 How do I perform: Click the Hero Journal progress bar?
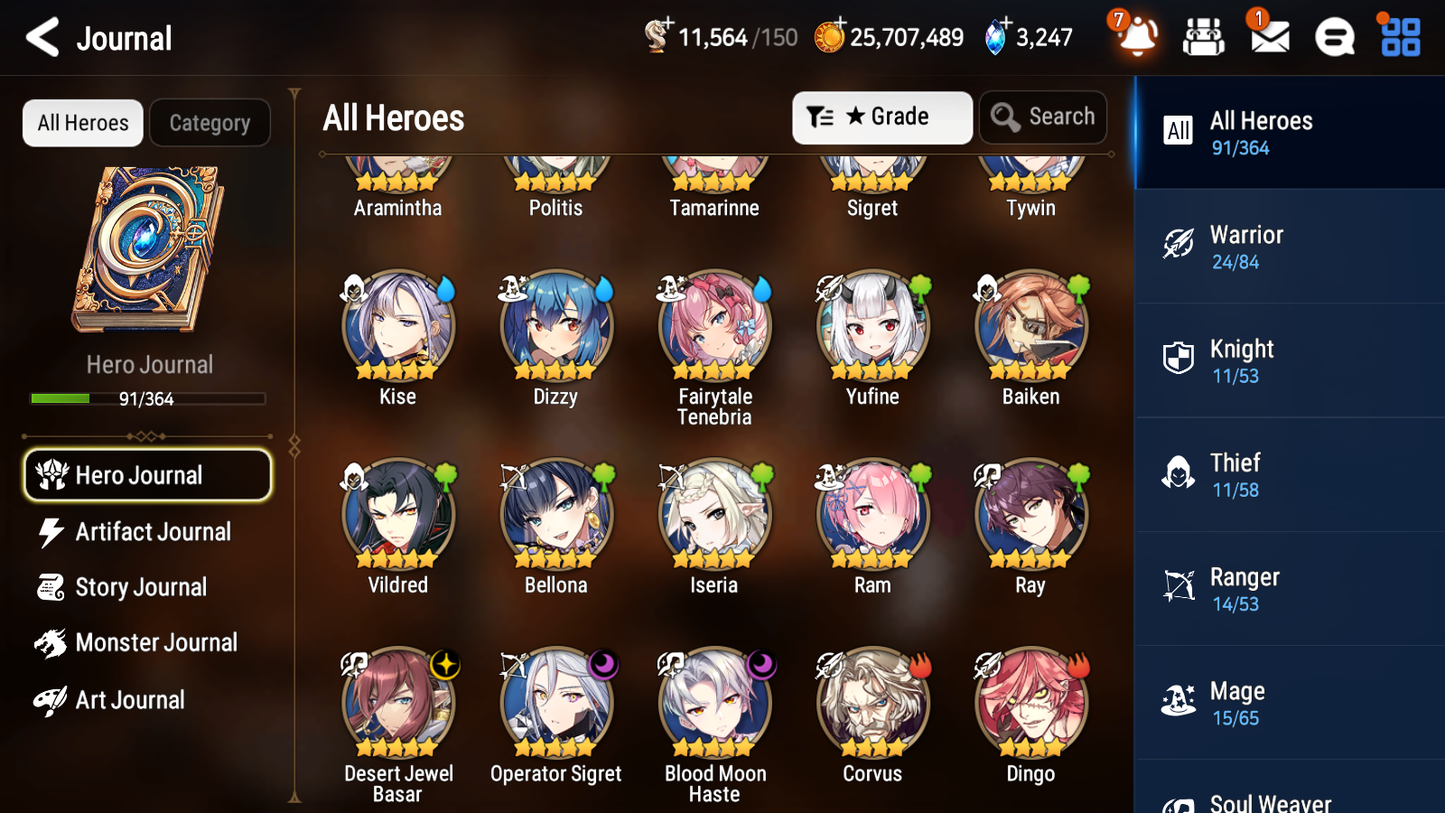(148, 397)
